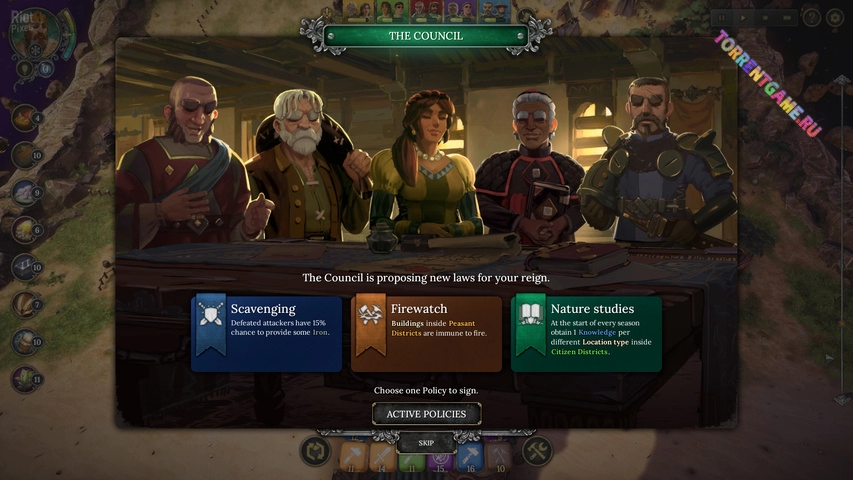This screenshot has height=480, width=853.
Task: Select the brown tile numbered 10
Action: pyautogui.click(x=500, y=457)
